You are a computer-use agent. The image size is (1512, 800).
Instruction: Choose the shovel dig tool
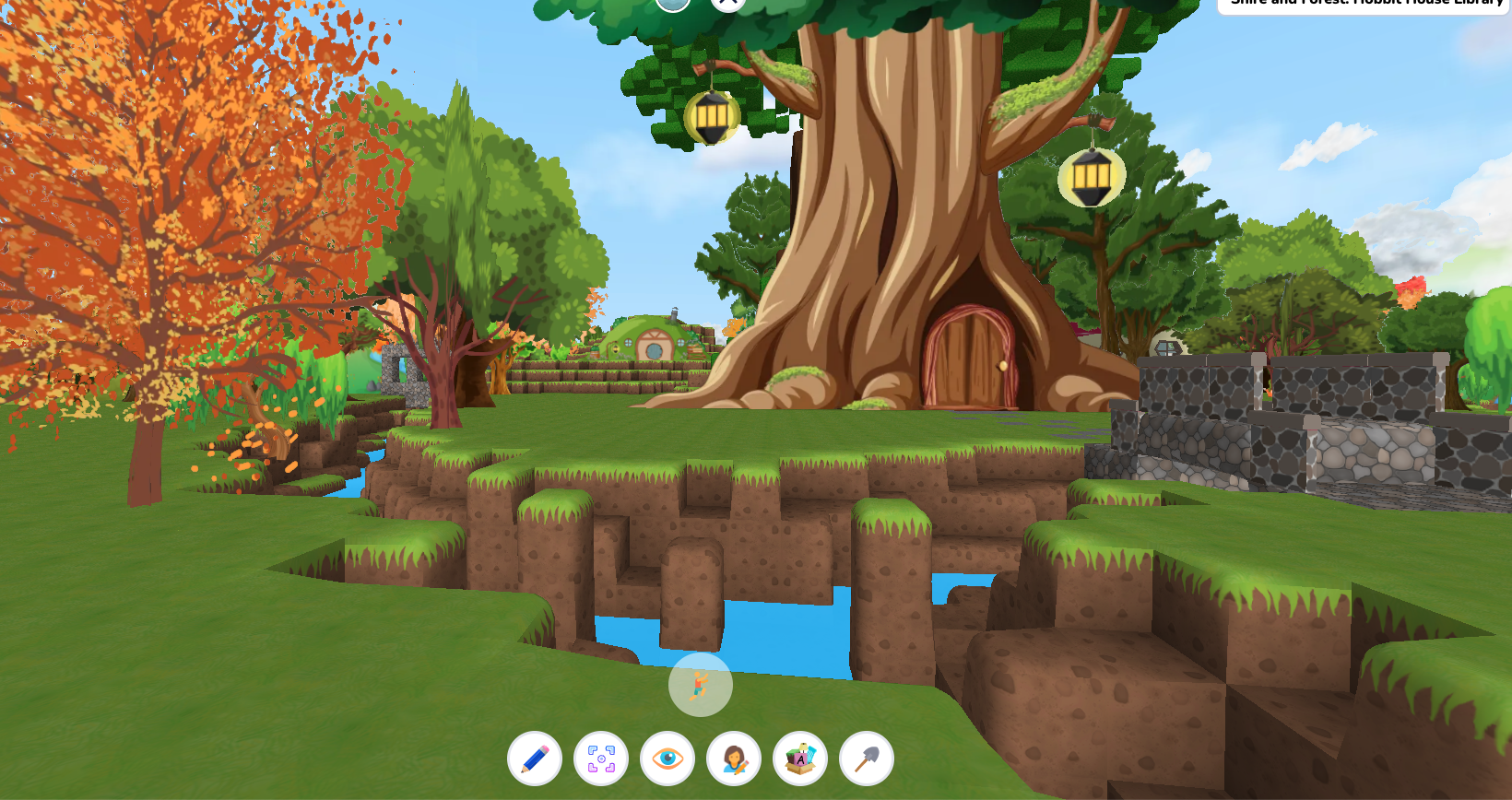pos(867,759)
